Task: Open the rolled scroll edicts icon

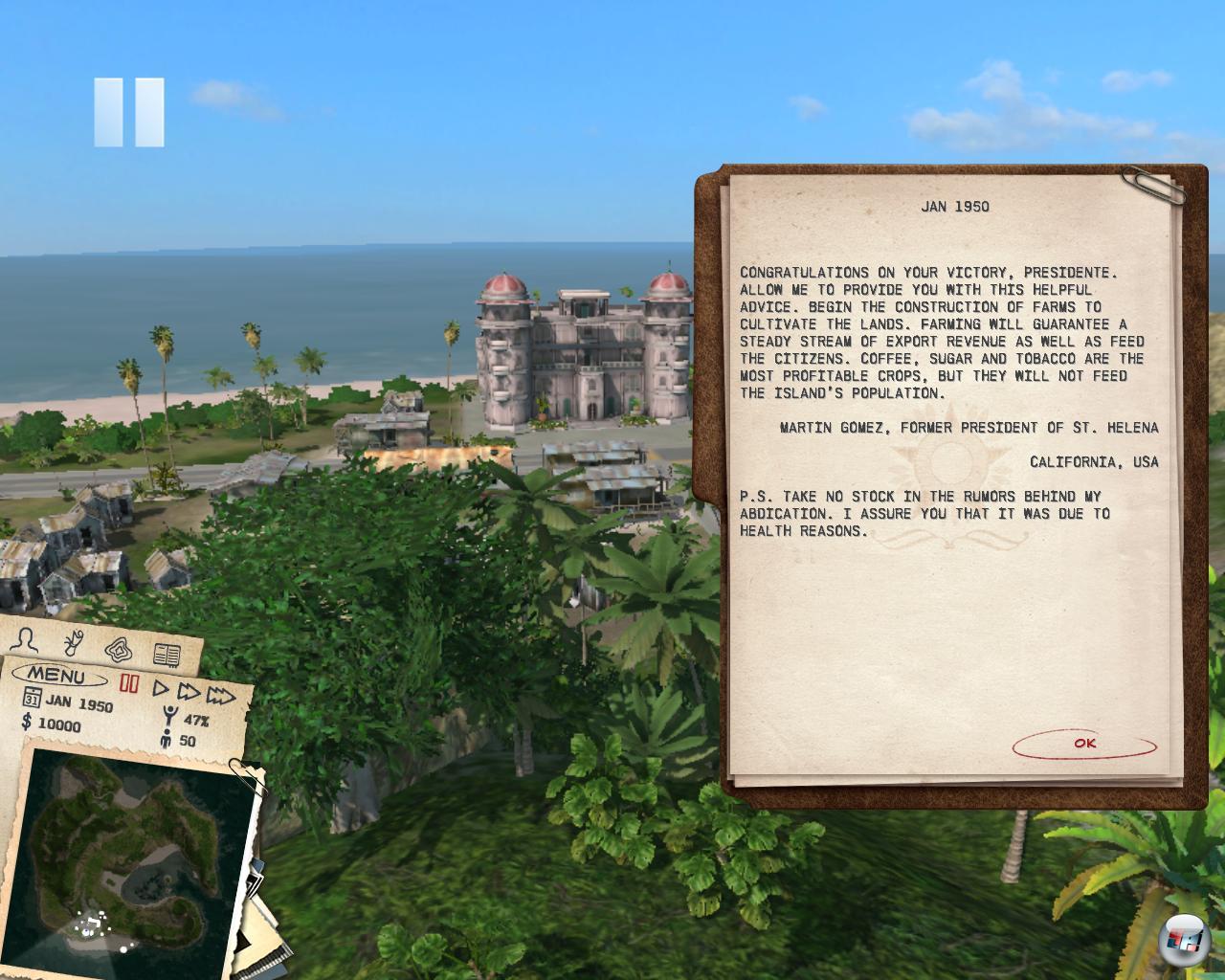Action: click(x=74, y=643)
